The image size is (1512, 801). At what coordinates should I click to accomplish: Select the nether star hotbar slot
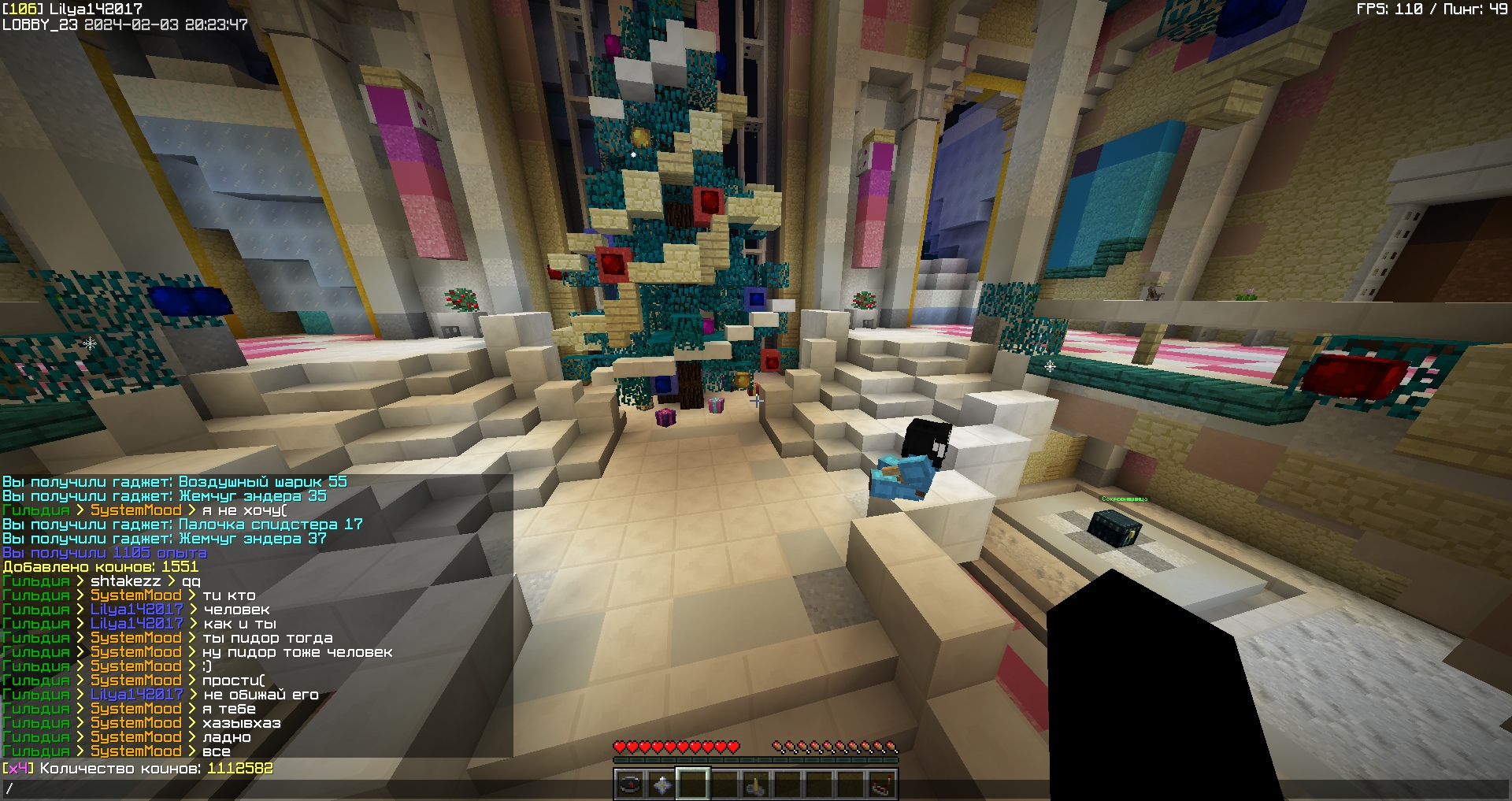[661, 784]
